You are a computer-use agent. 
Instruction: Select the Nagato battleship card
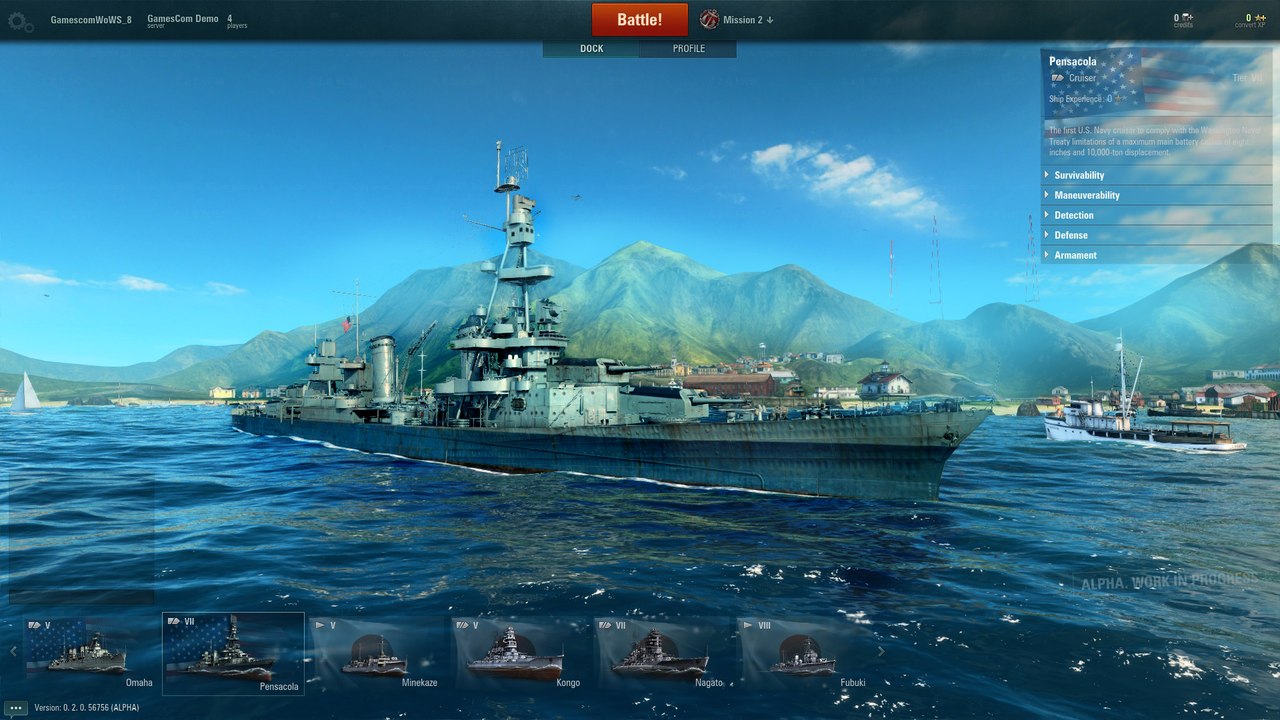660,653
